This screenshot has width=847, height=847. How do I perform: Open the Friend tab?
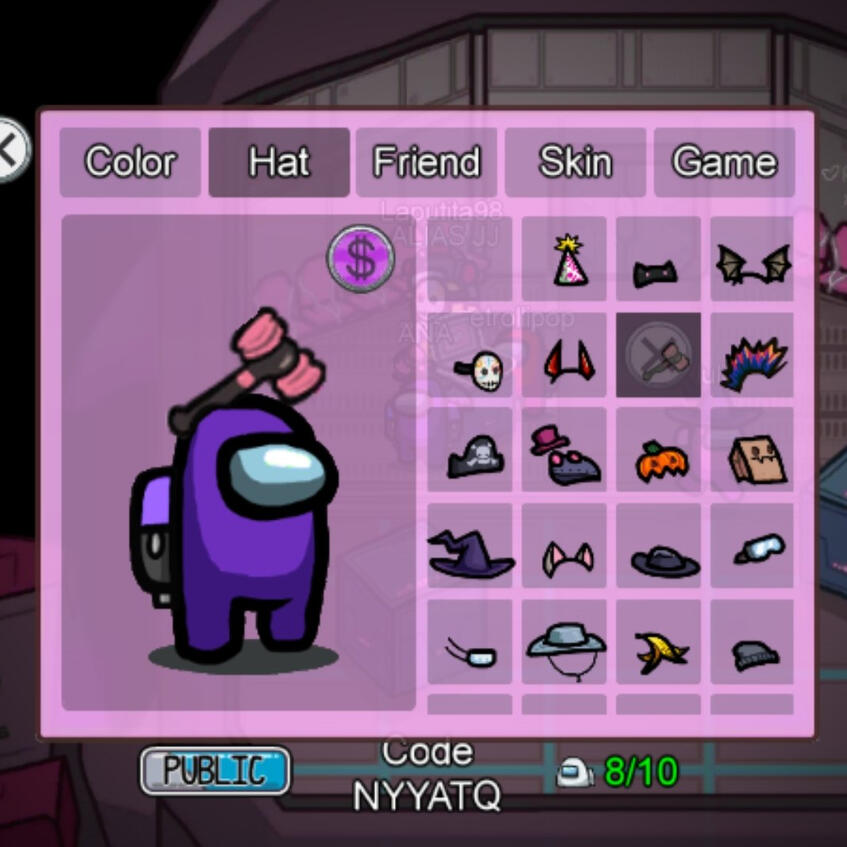pyautogui.click(x=426, y=162)
